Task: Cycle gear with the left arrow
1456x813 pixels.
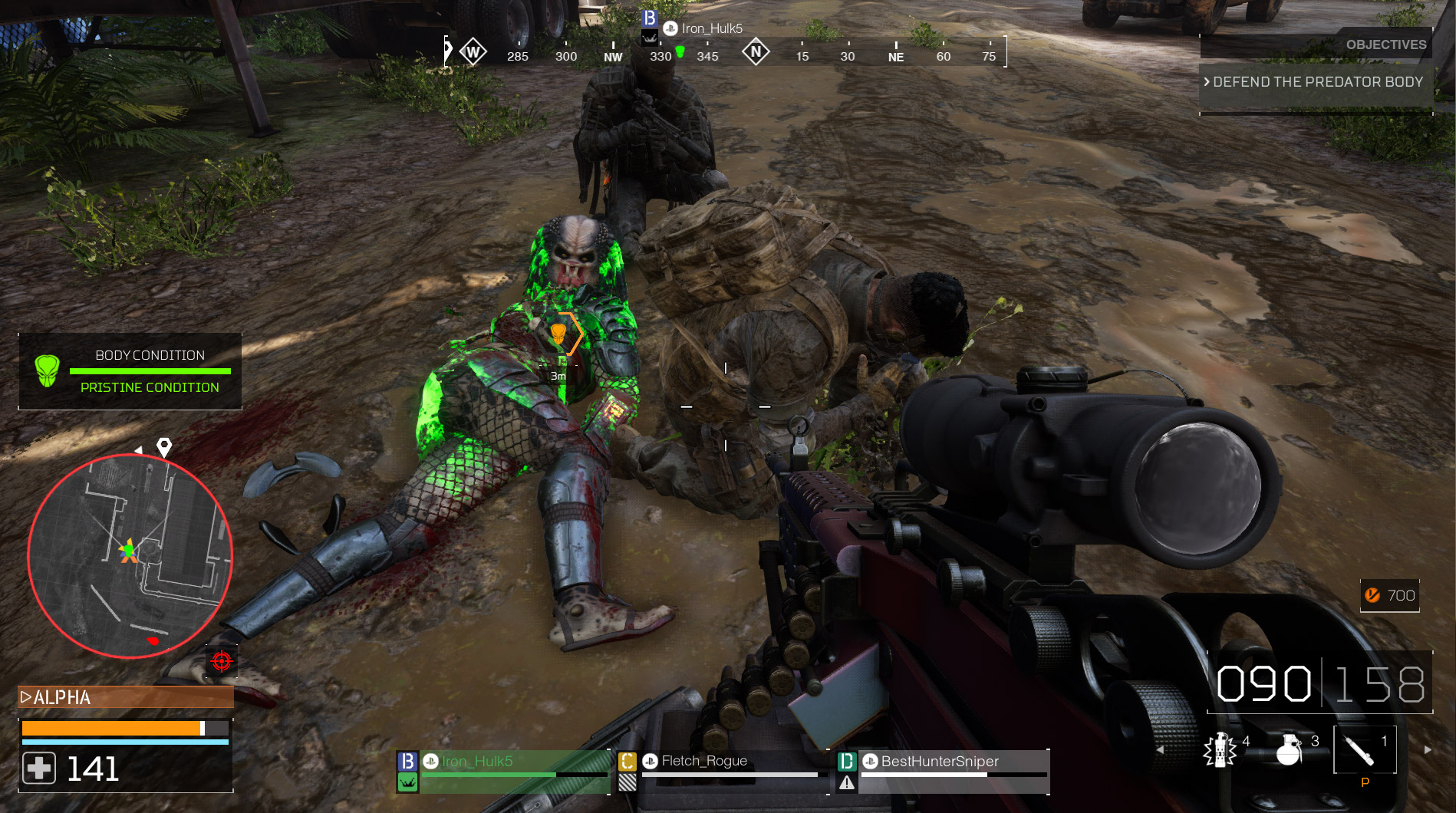Action: click(x=1160, y=750)
